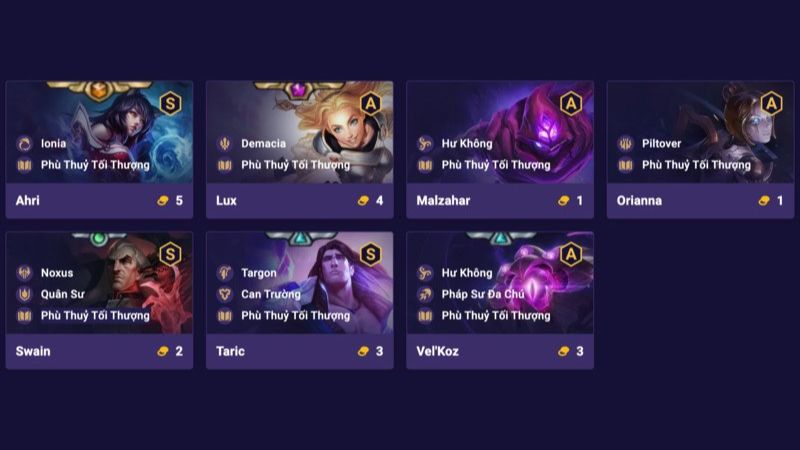Click the Hư Không trait on Malzahar

tap(466, 143)
